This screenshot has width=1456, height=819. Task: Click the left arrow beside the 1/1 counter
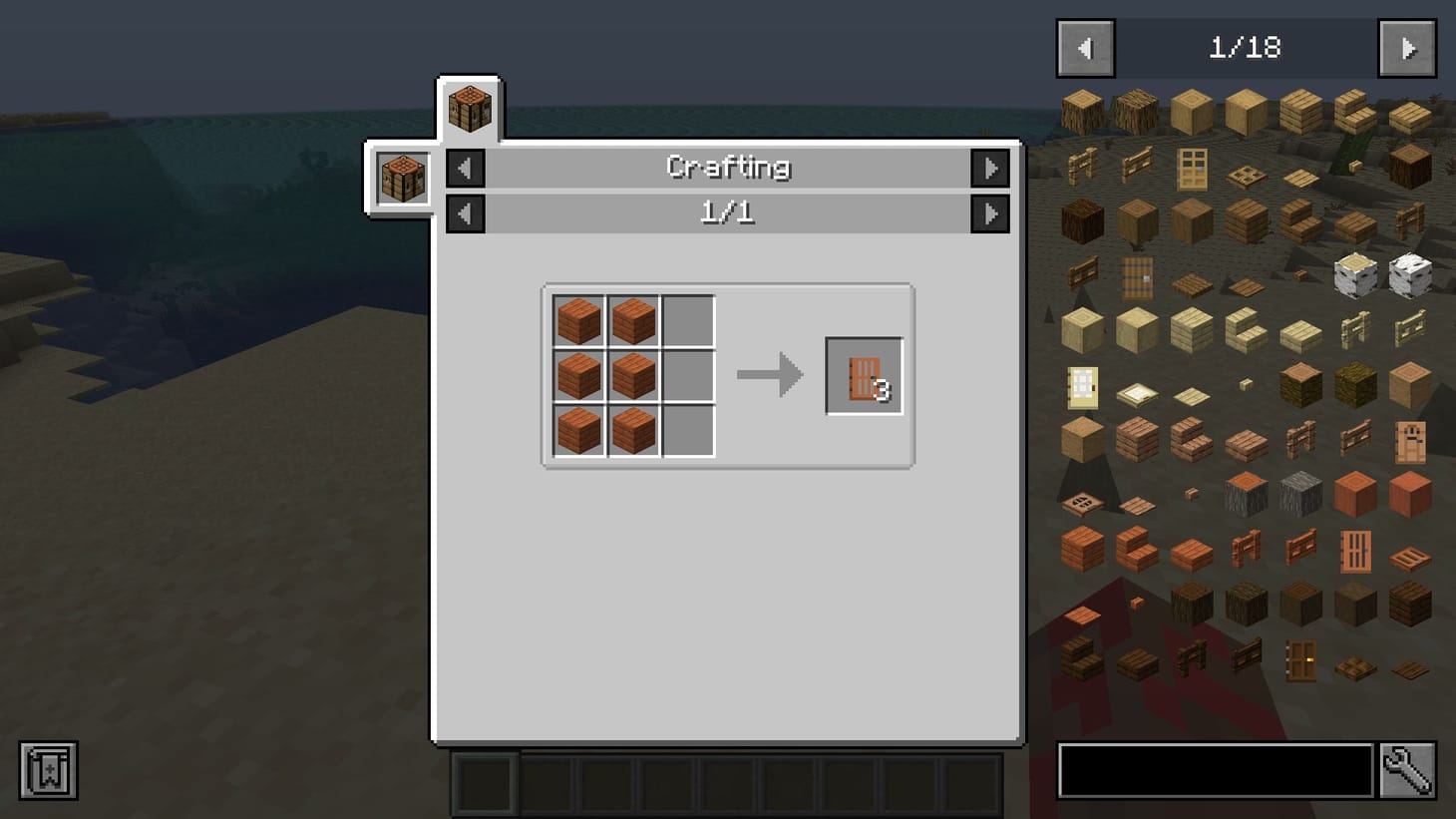click(x=465, y=212)
